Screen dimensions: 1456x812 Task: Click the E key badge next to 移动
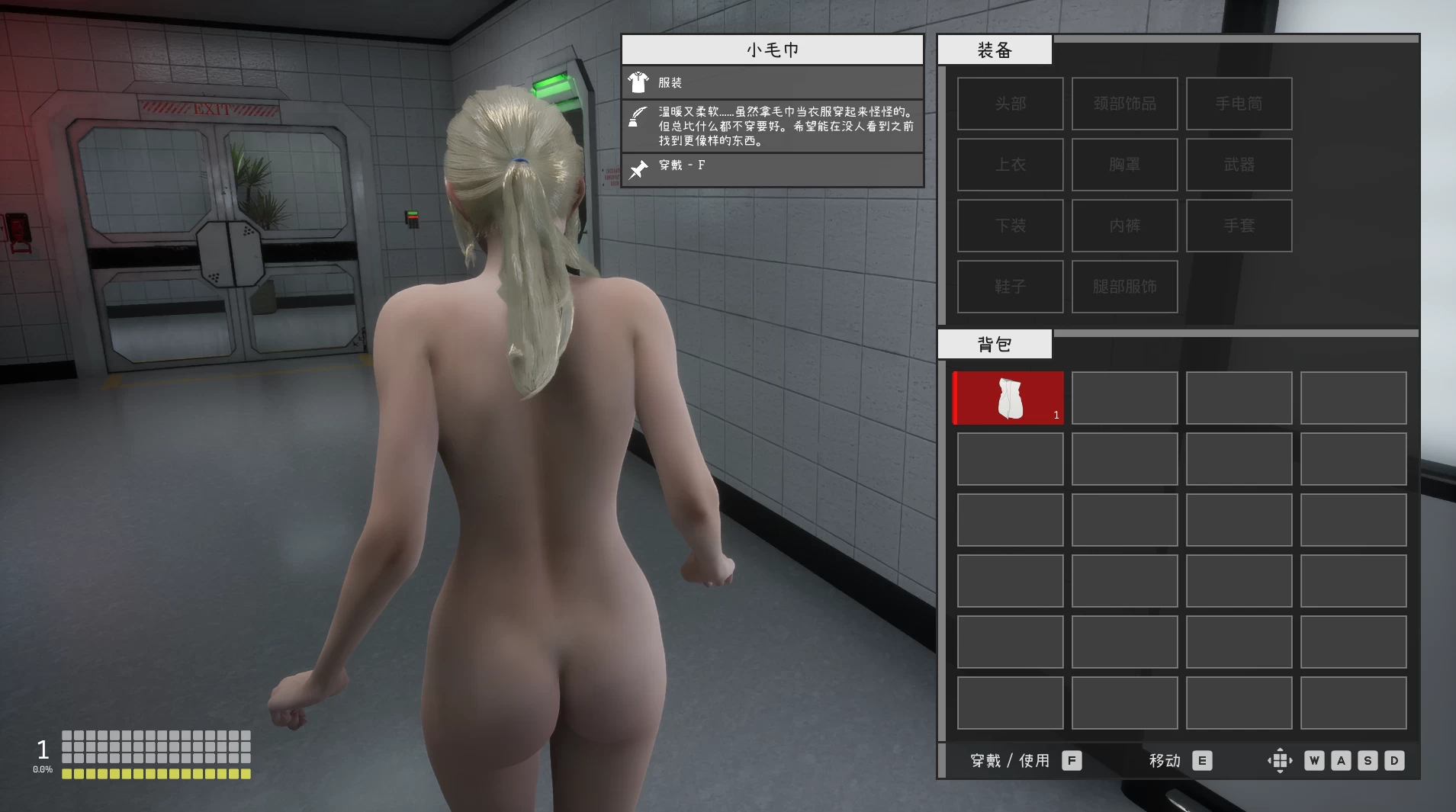(x=1204, y=760)
